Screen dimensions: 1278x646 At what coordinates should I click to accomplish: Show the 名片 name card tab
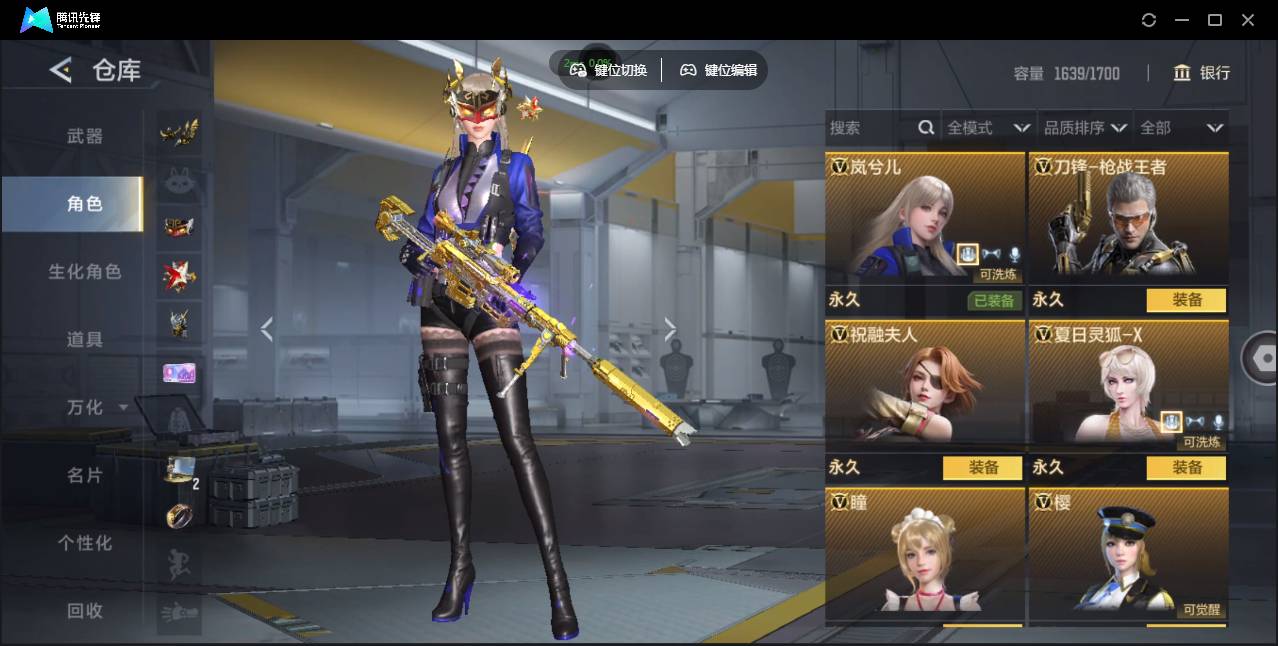pos(84,475)
